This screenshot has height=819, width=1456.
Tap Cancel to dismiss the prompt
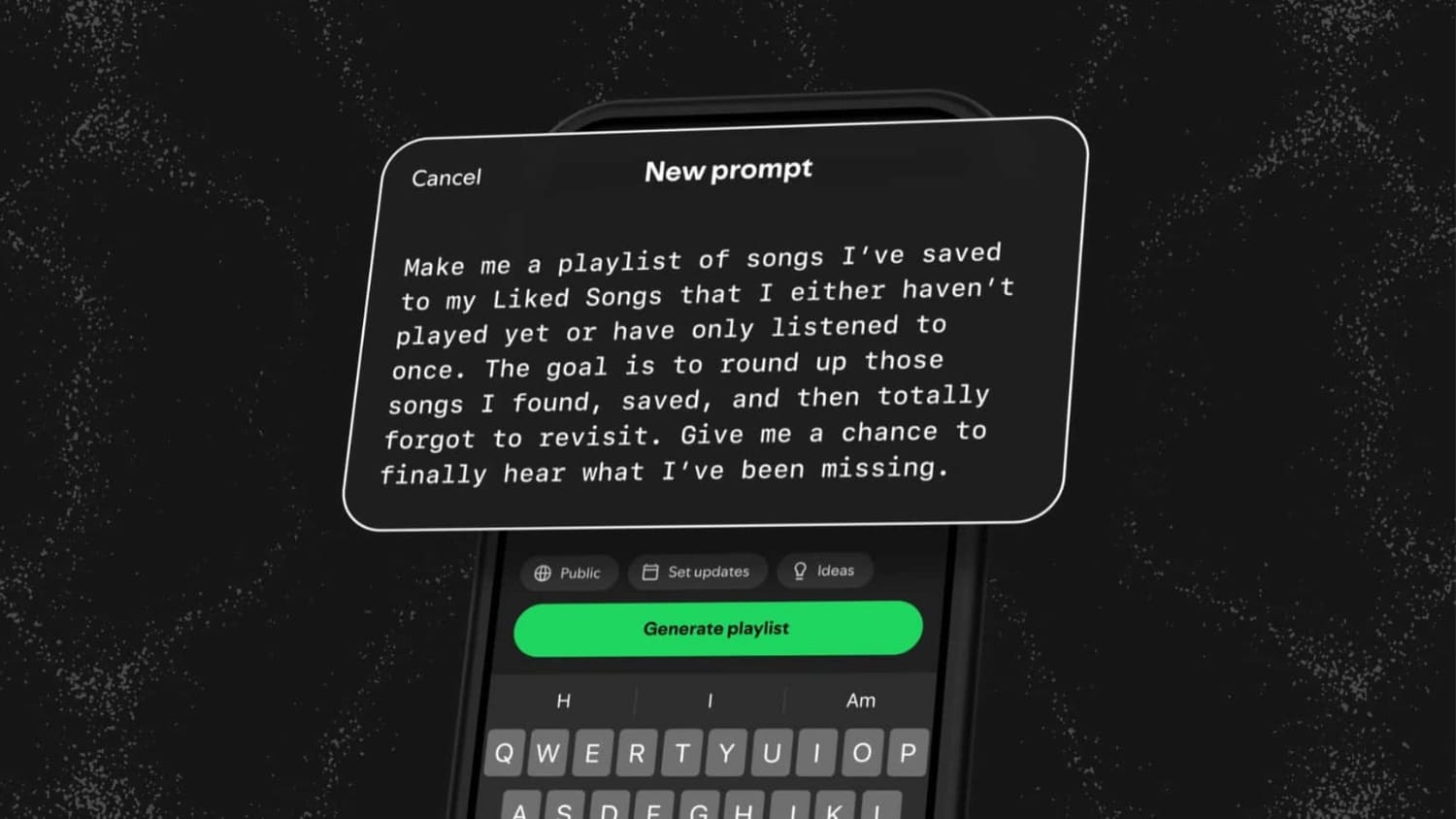click(x=446, y=178)
